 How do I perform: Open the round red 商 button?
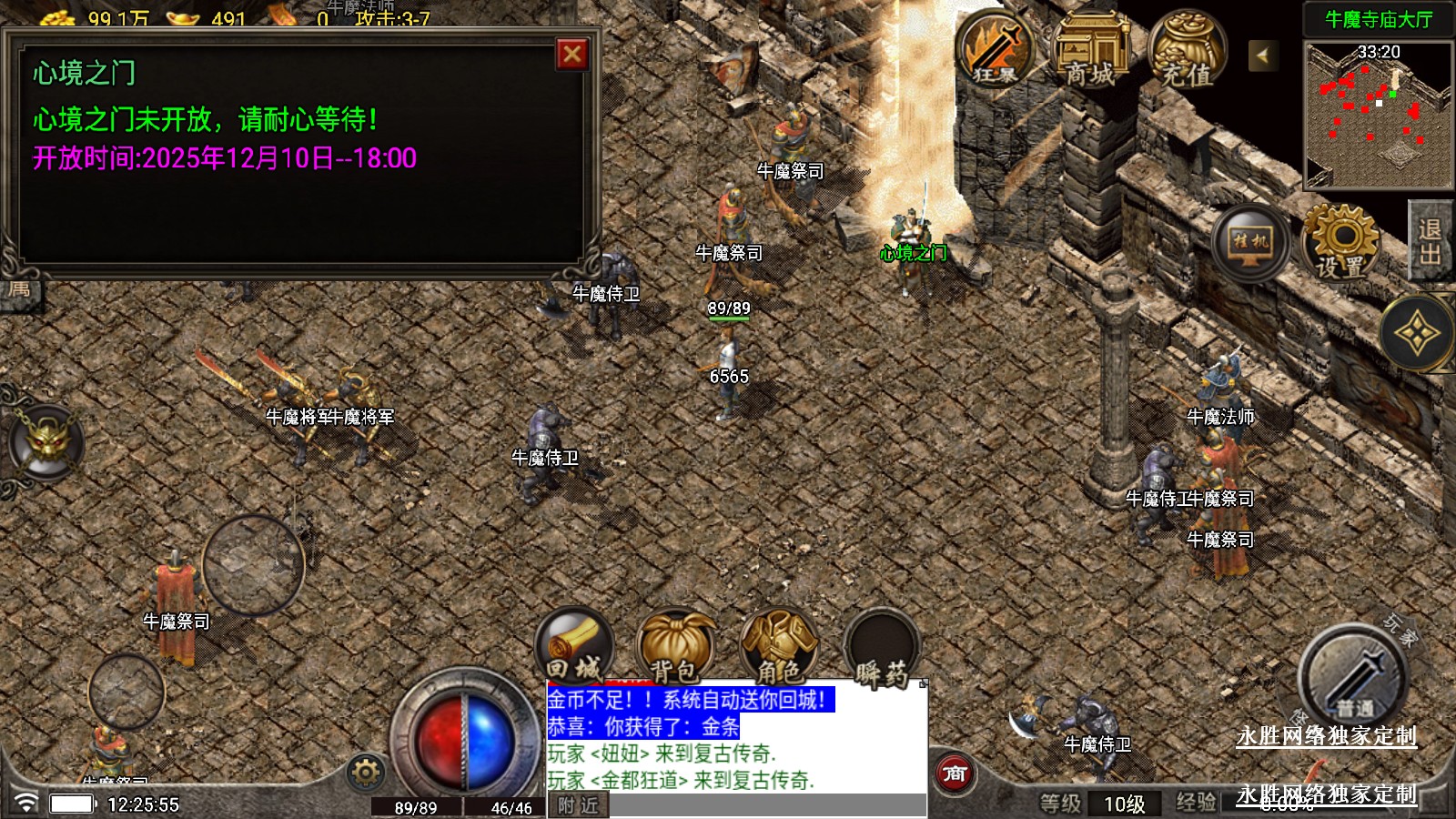pos(954,774)
